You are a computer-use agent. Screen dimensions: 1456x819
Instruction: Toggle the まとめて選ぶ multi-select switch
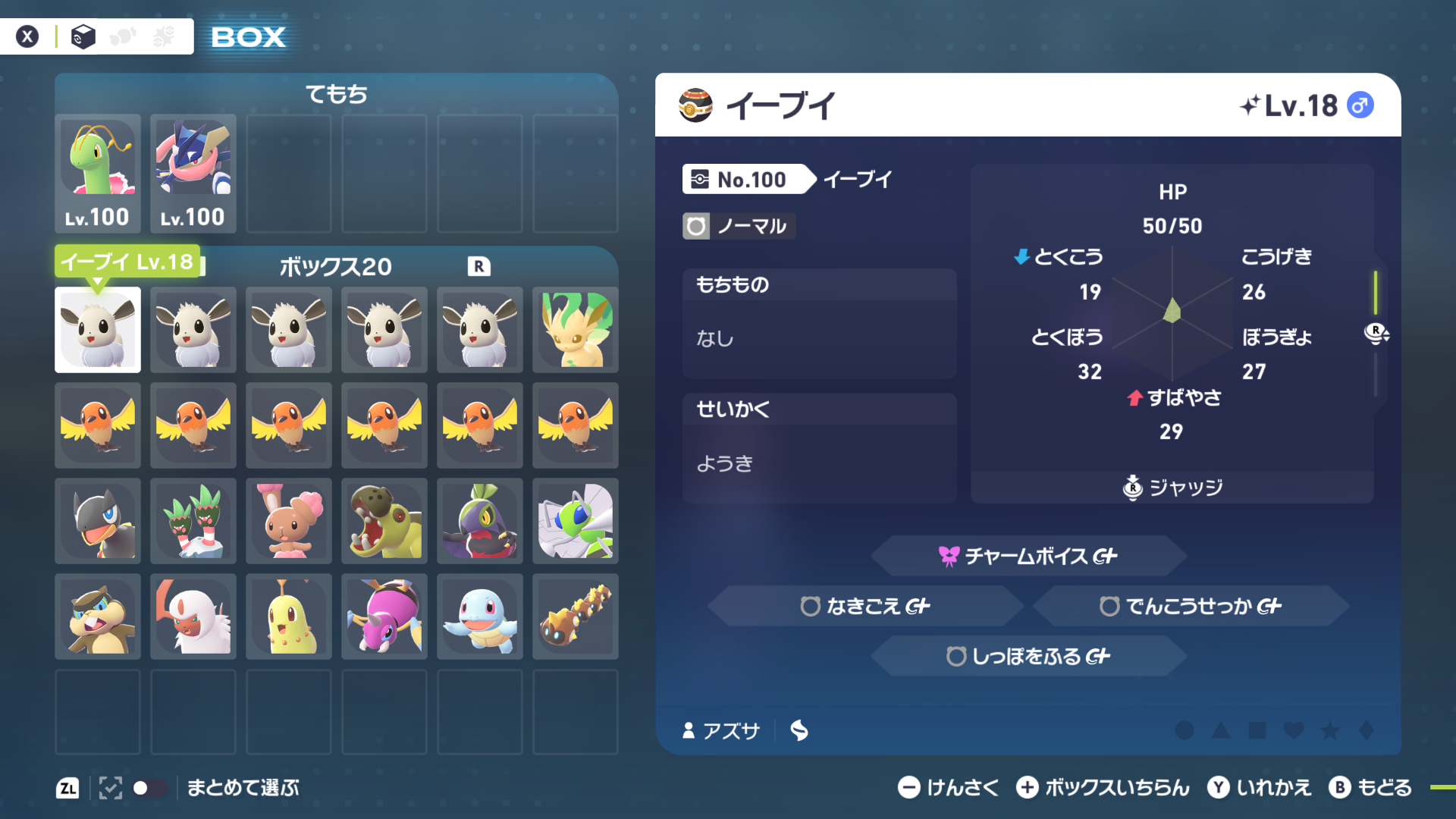(149, 788)
